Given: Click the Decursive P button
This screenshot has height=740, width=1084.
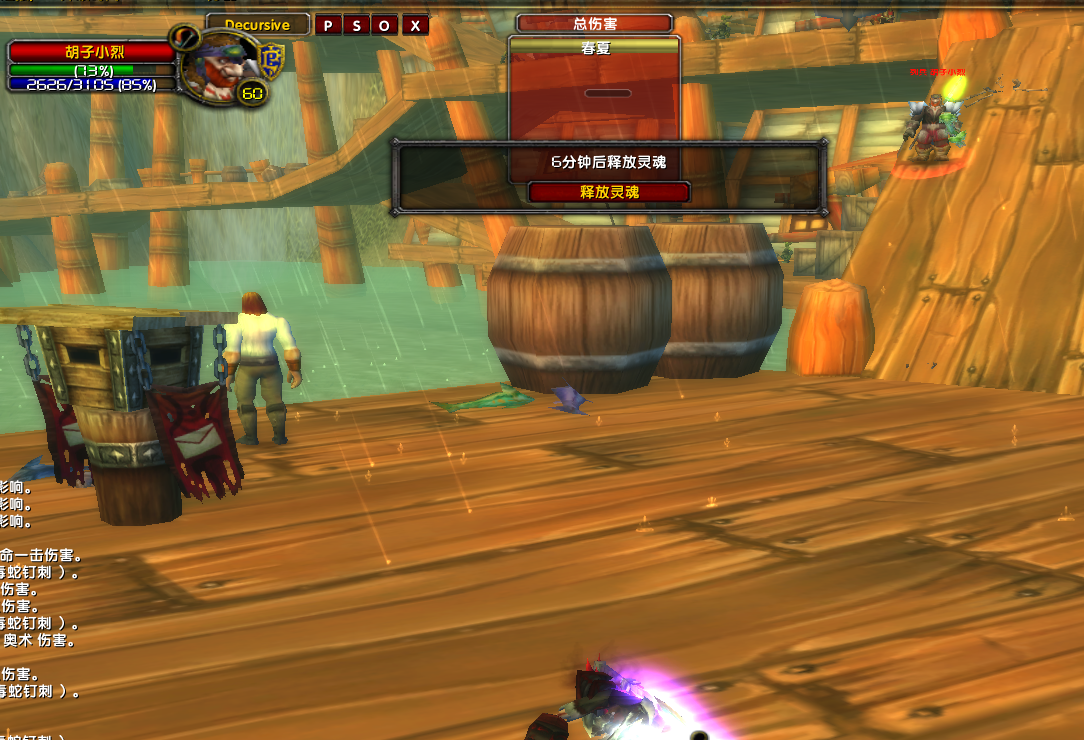Looking at the screenshot, I should [328, 26].
